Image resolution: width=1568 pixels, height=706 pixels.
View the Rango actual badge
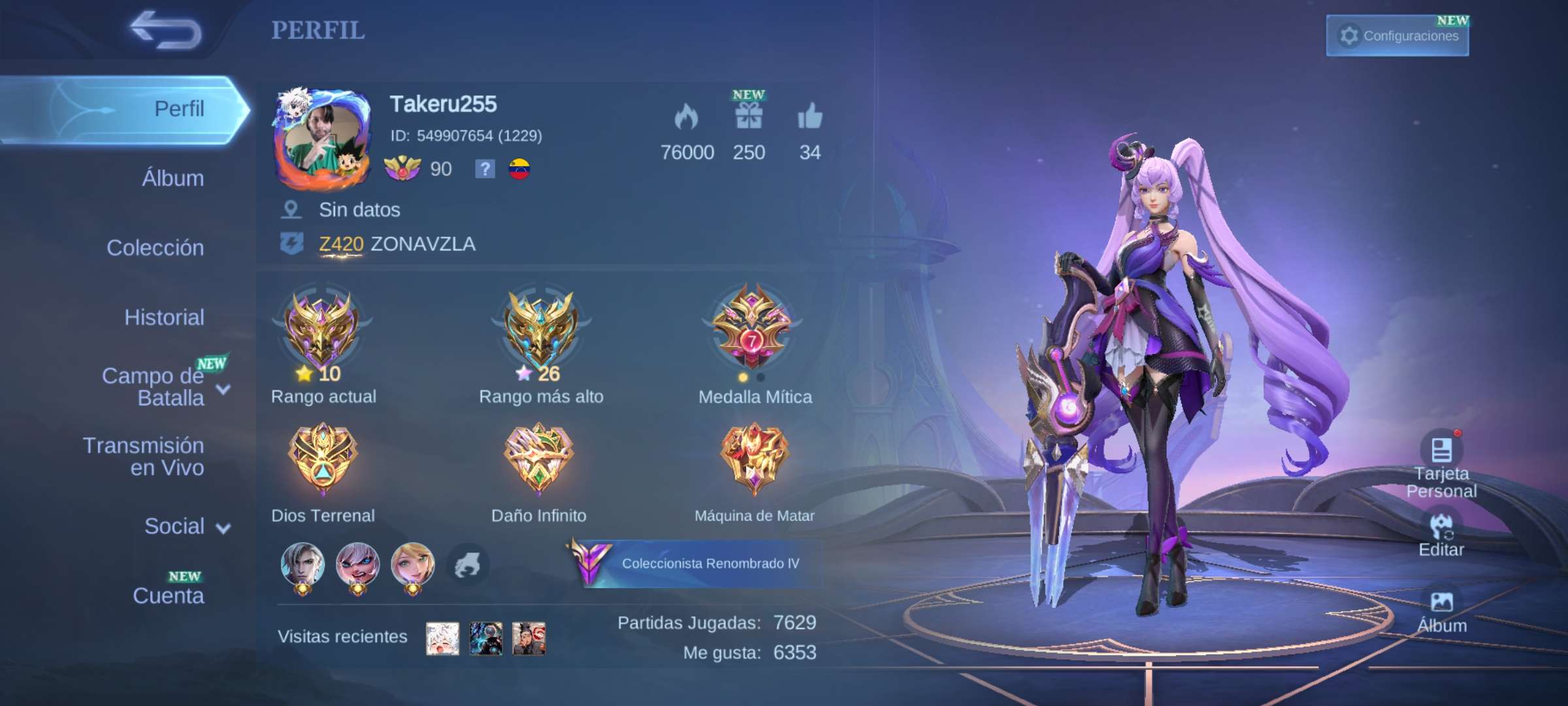322,330
